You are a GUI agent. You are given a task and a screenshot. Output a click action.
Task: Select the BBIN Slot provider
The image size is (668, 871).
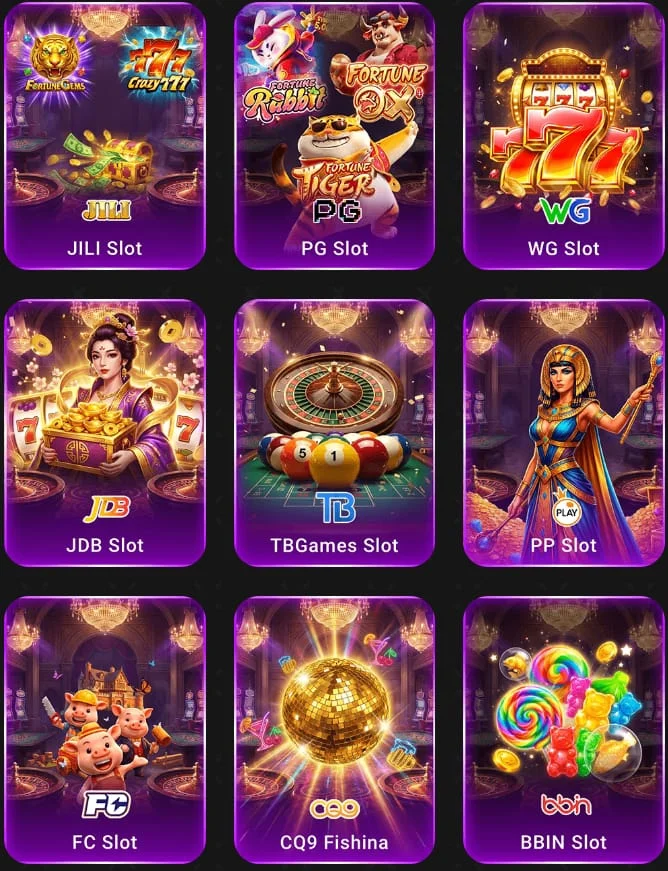click(563, 730)
